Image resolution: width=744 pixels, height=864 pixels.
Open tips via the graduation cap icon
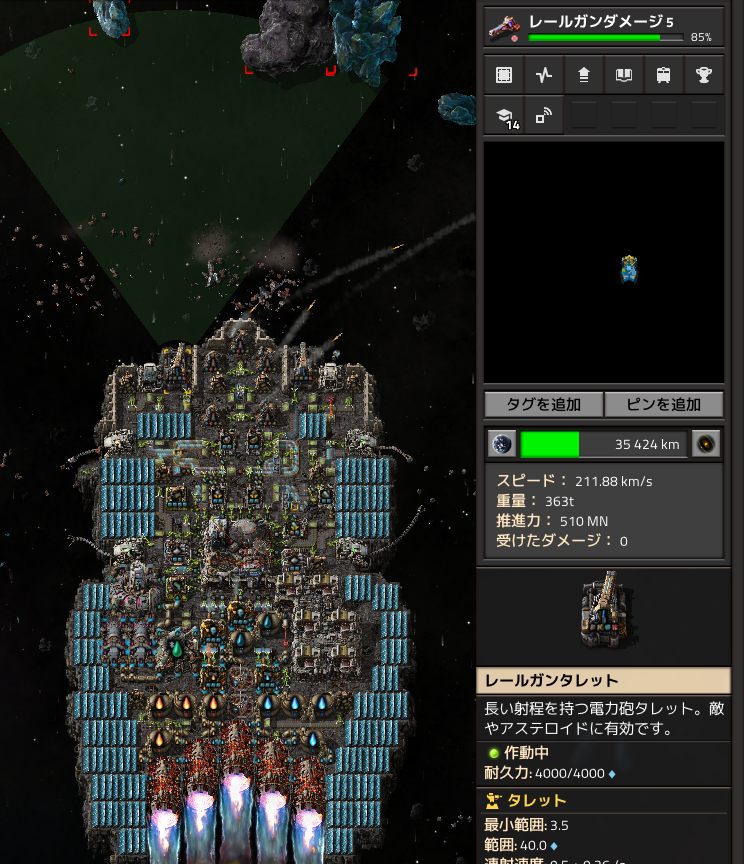pyautogui.click(x=504, y=116)
